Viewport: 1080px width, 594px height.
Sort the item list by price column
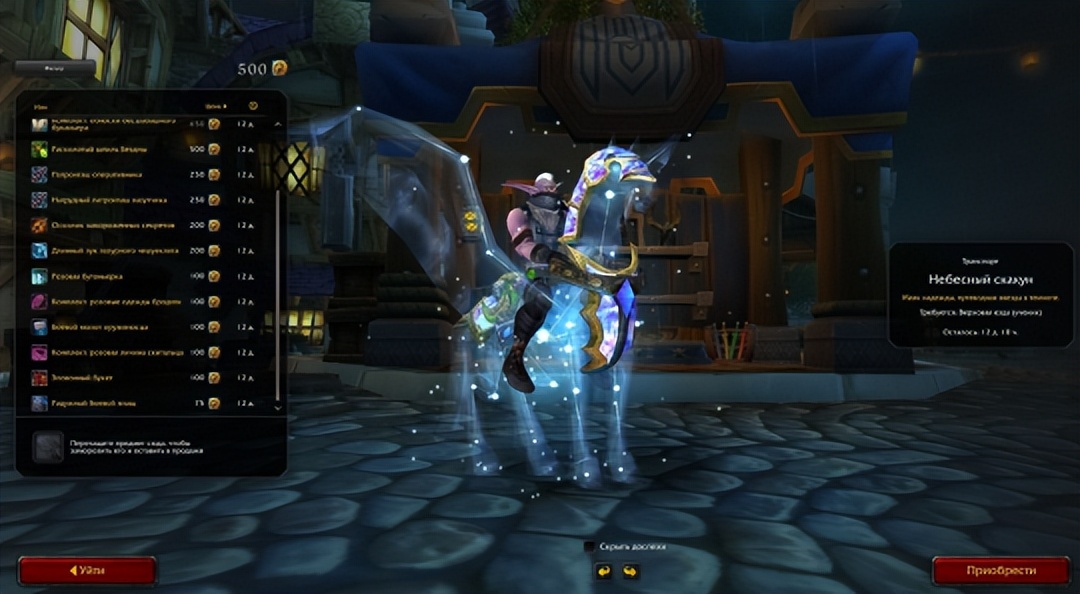click(215, 105)
